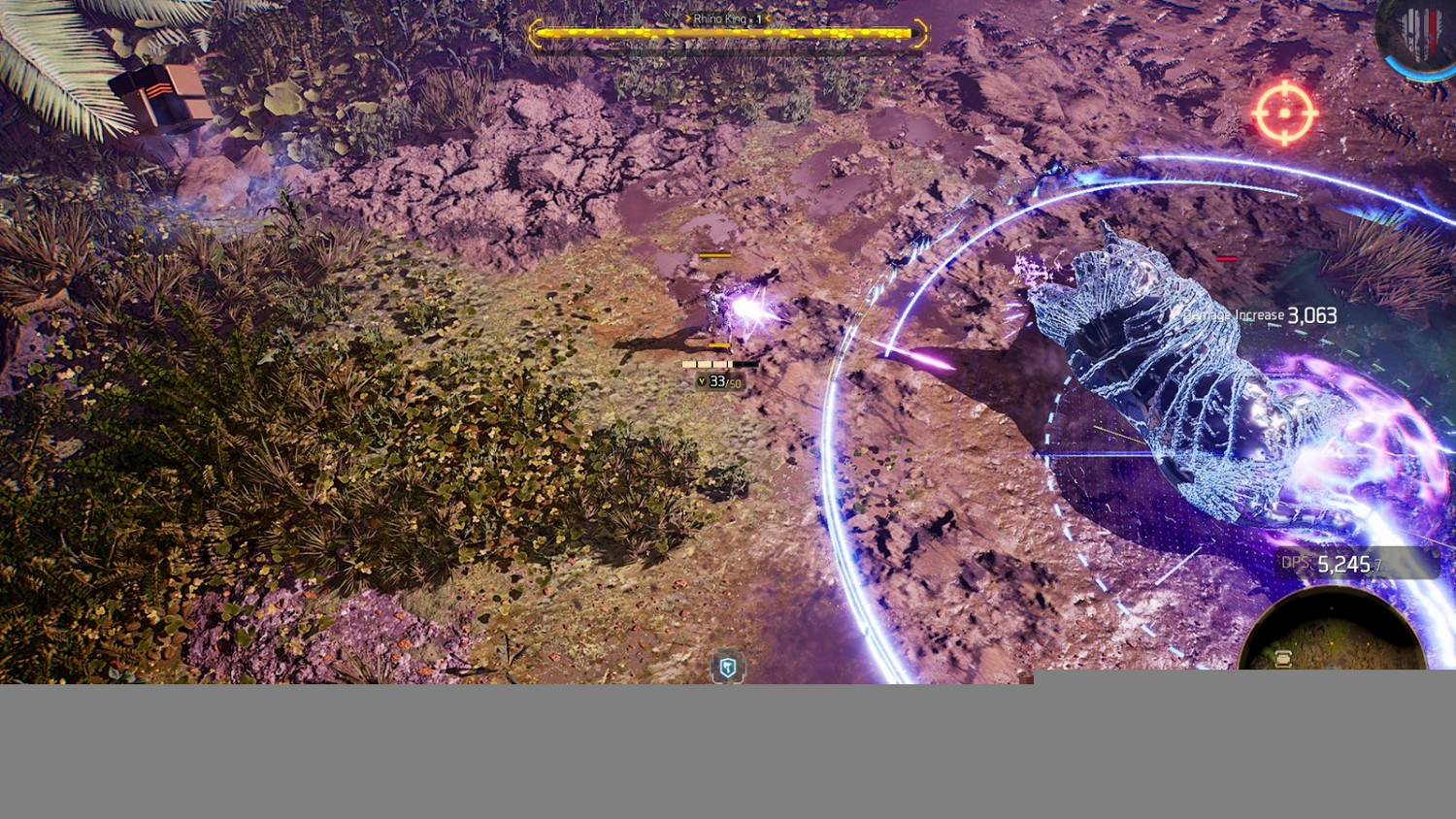The width and height of the screenshot is (1456, 819).
Task: Expand the V indicator next to the ammo count
Action: click(x=701, y=381)
